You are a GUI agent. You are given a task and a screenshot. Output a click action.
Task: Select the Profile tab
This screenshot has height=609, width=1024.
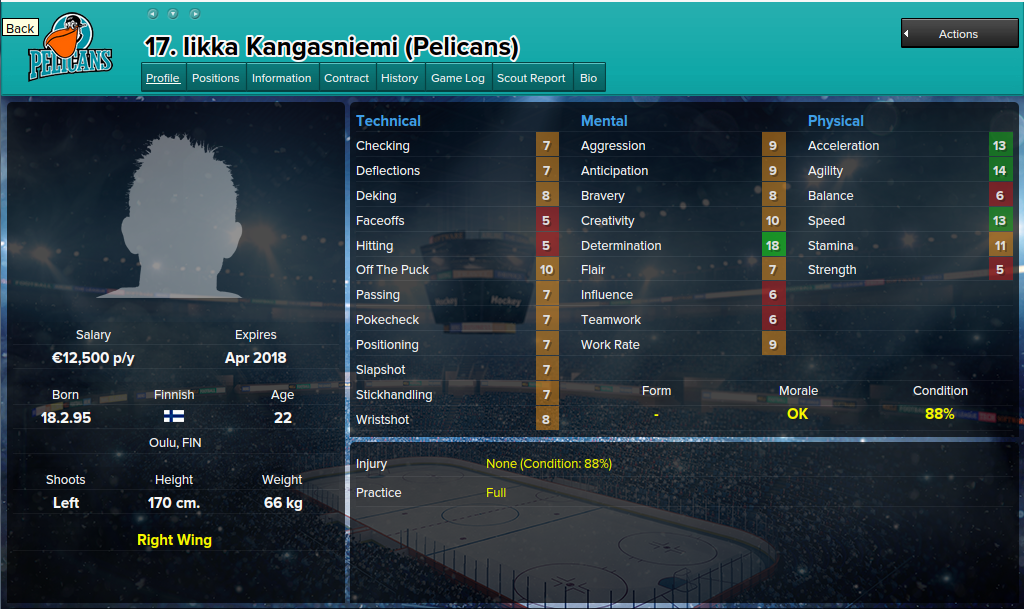point(163,78)
